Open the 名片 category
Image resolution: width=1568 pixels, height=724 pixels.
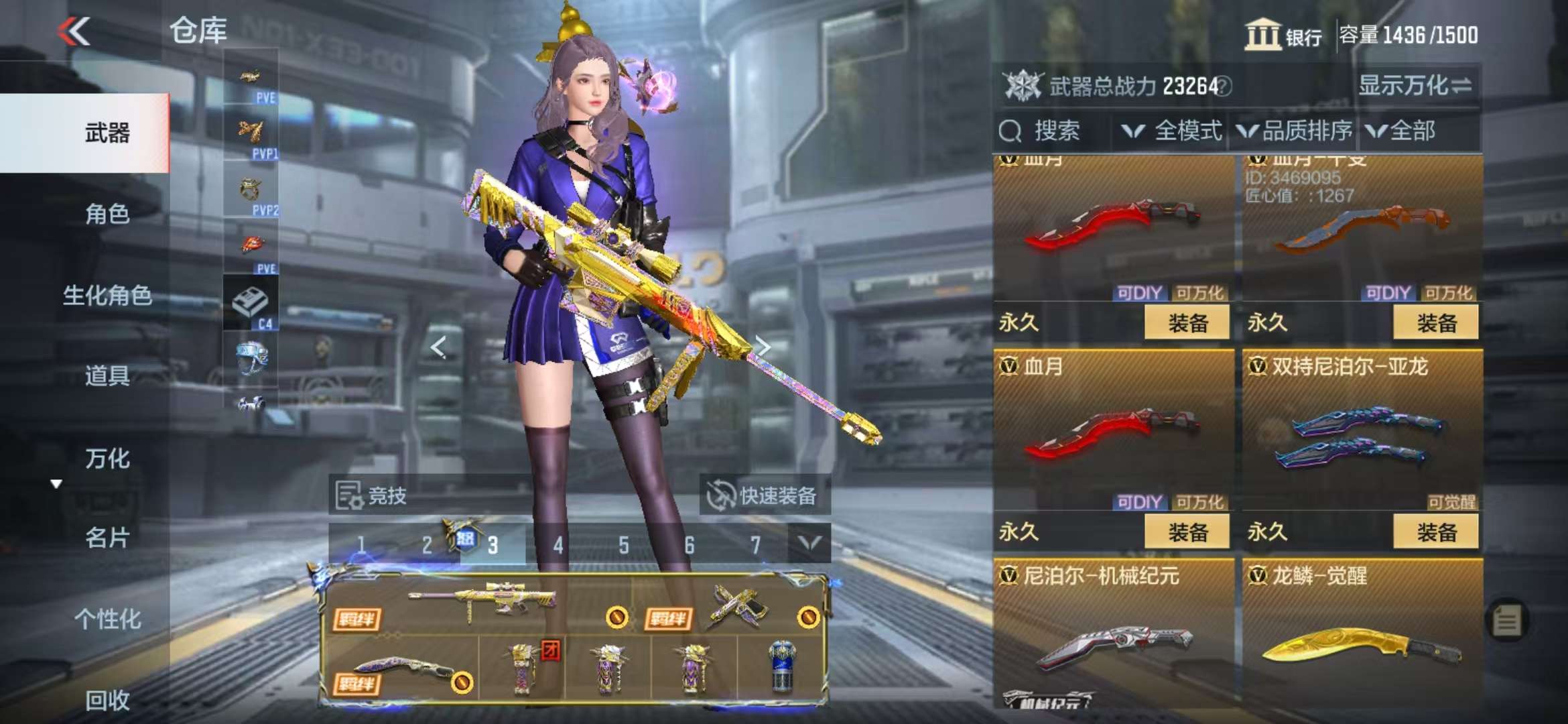point(107,538)
